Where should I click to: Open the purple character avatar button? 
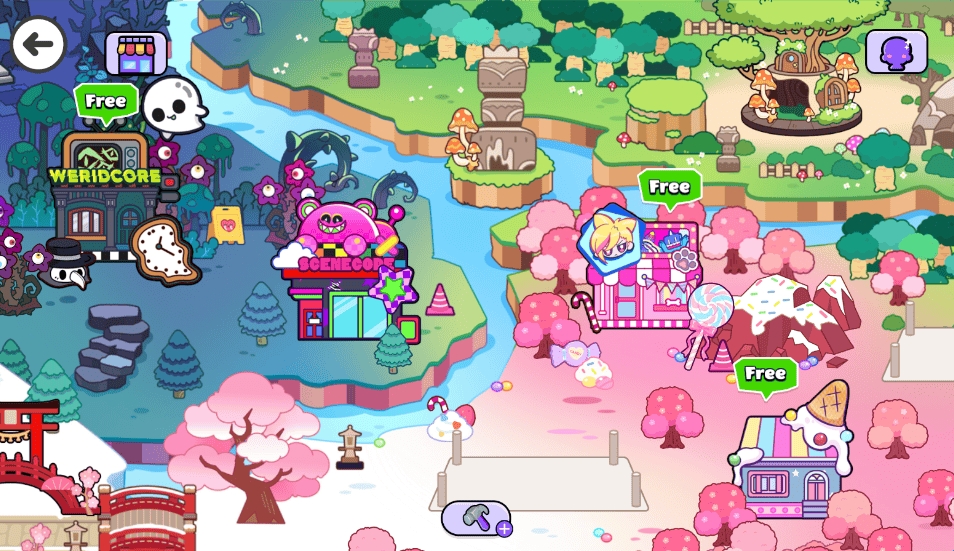coord(896,51)
